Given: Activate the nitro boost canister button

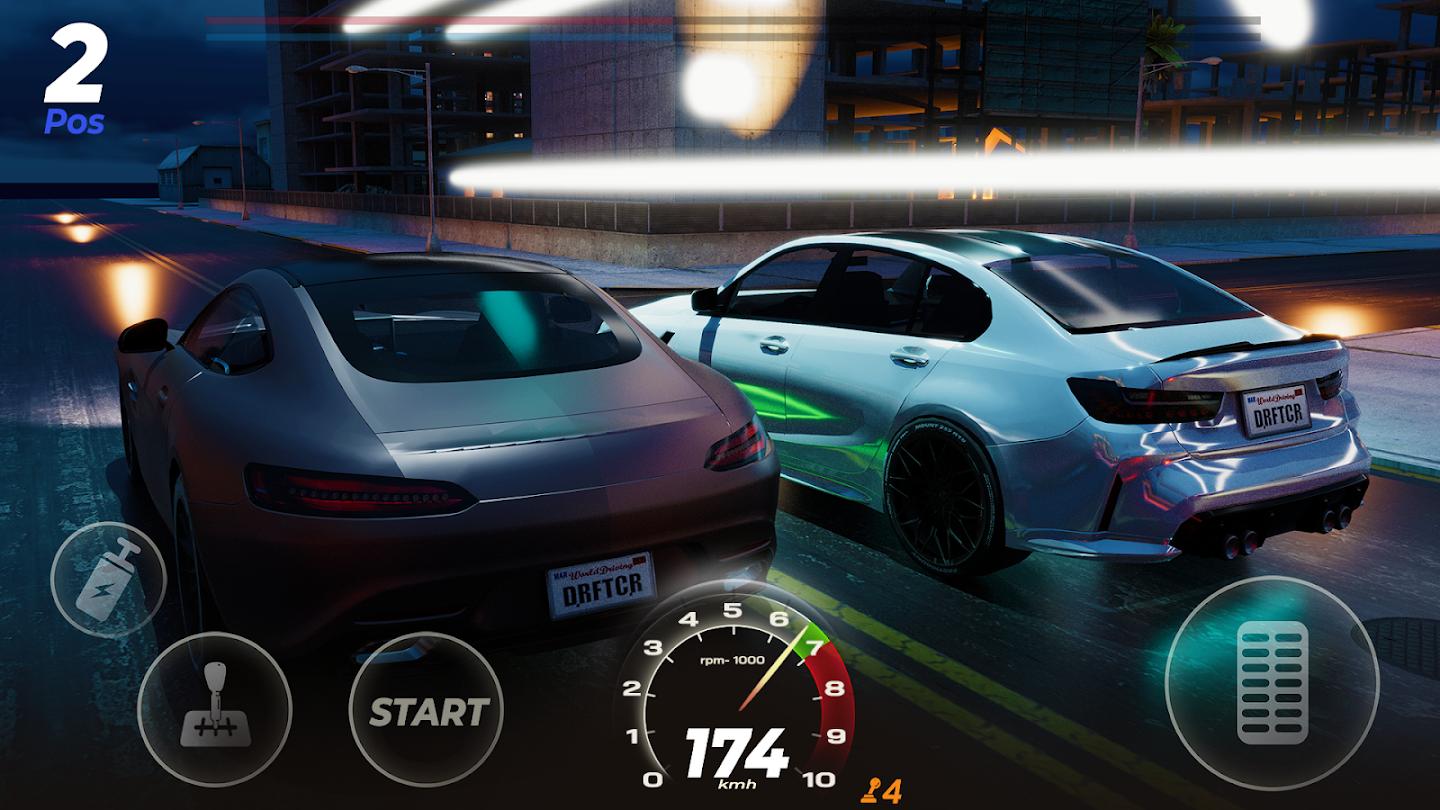Looking at the screenshot, I should [108, 580].
